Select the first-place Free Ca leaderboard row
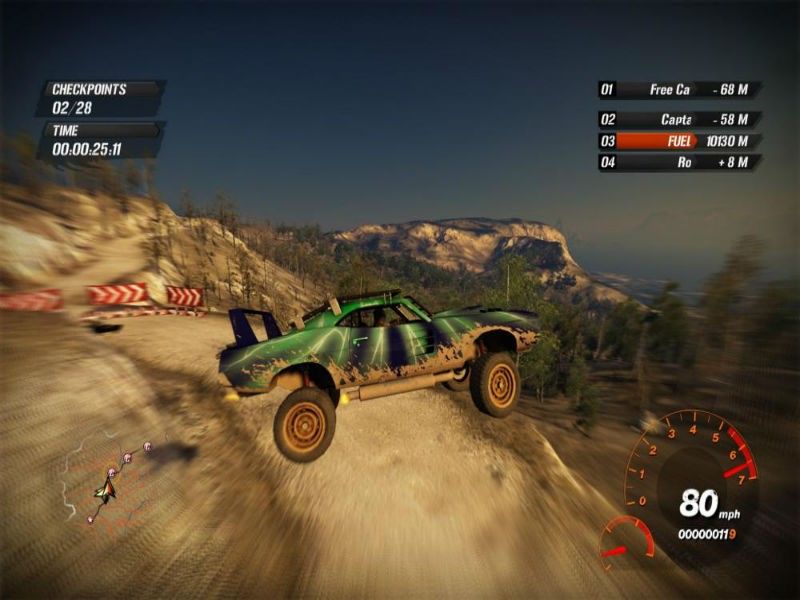The width and height of the screenshot is (800, 600). [679, 90]
